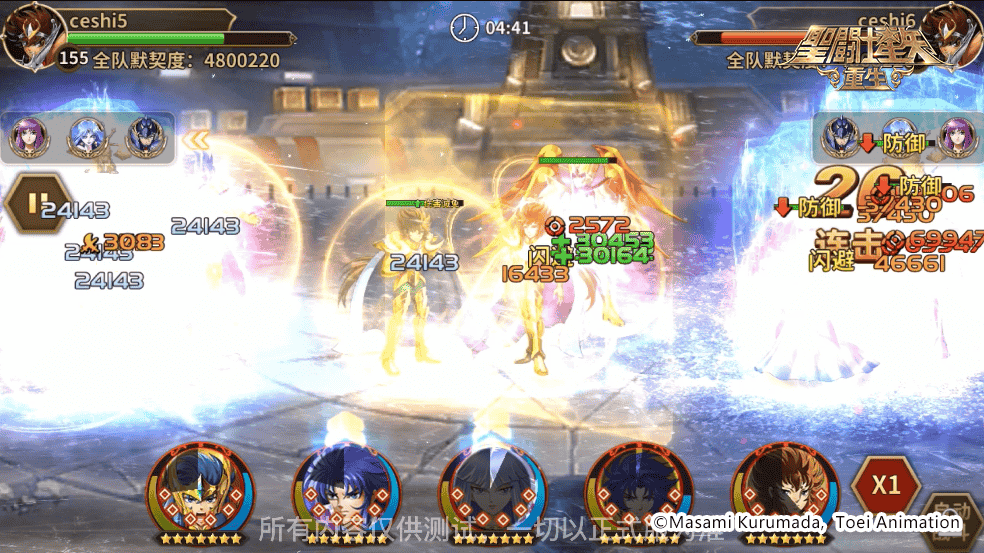
Task: Inspect the enemy's dark-blue helmeted assist portrait
Action: point(841,138)
